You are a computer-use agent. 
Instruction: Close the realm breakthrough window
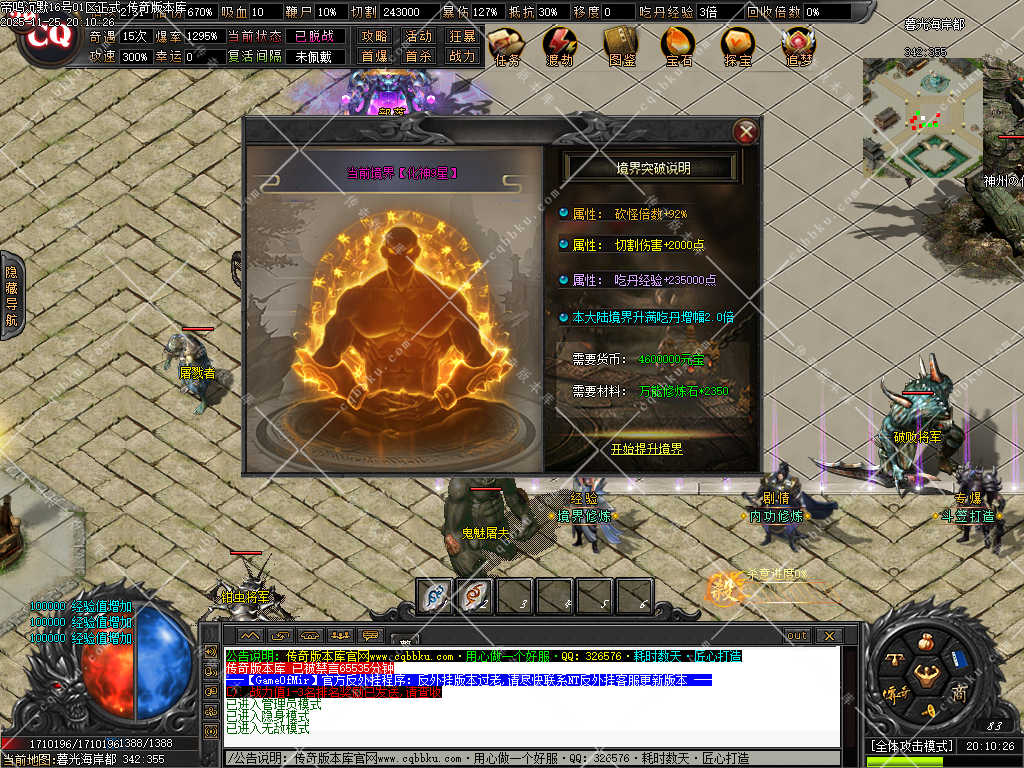745,131
